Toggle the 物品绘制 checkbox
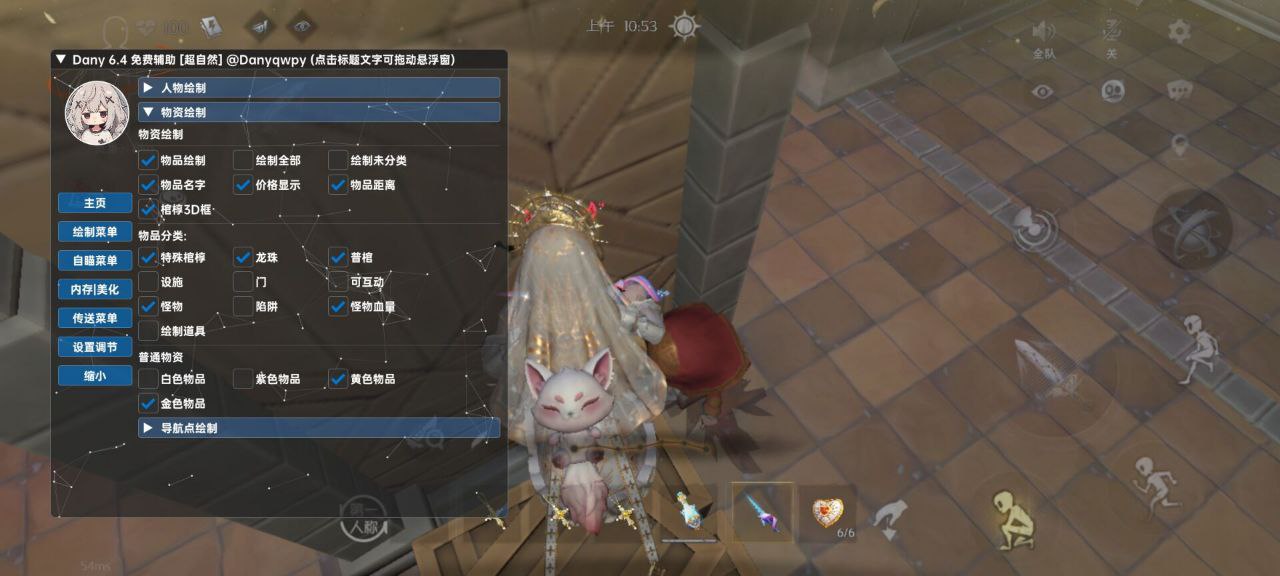This screenshot has height=576, width=1280. [x=148, y=160]
